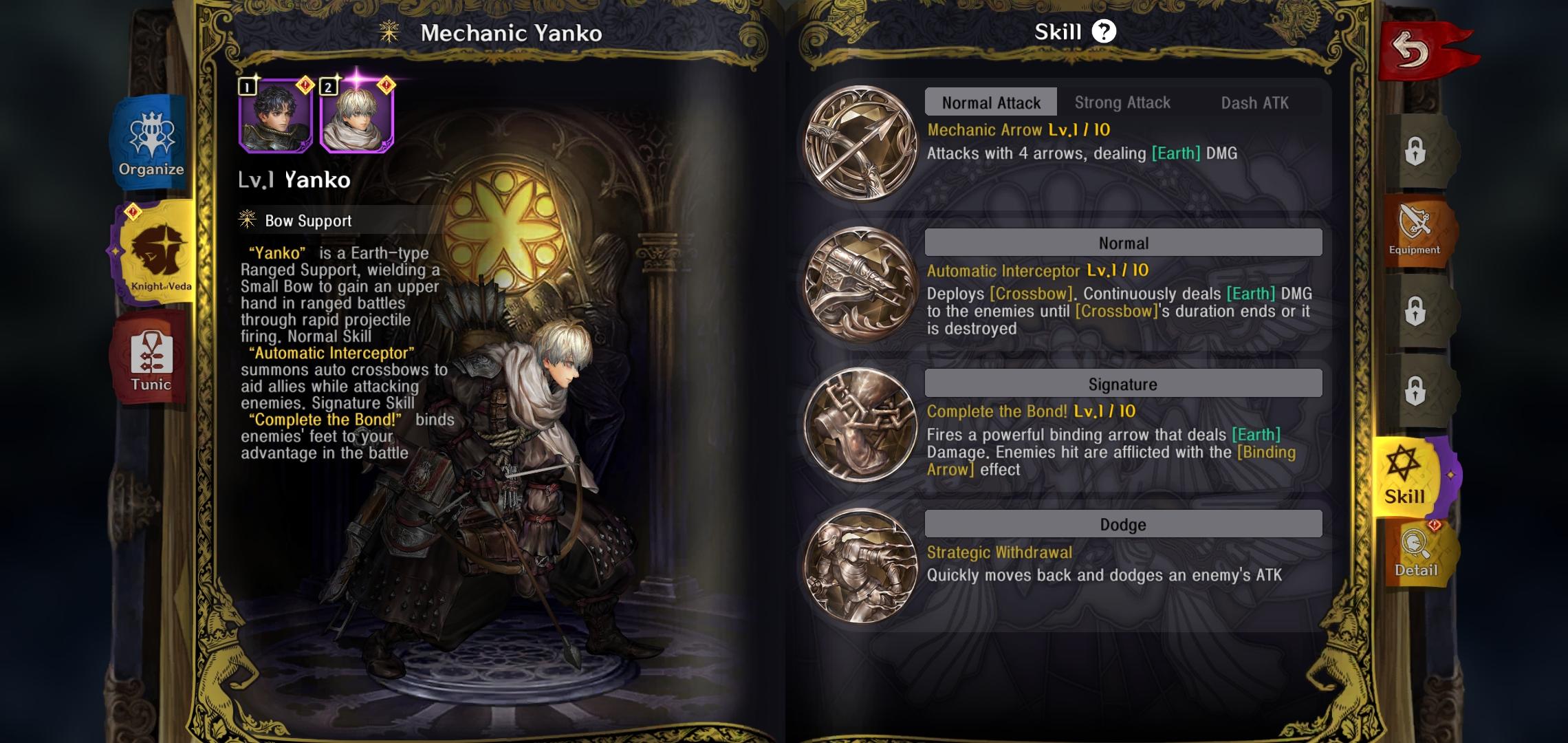Click the Mechanic Arrow skill icon

pyautogui.click(x=860, y=143)
